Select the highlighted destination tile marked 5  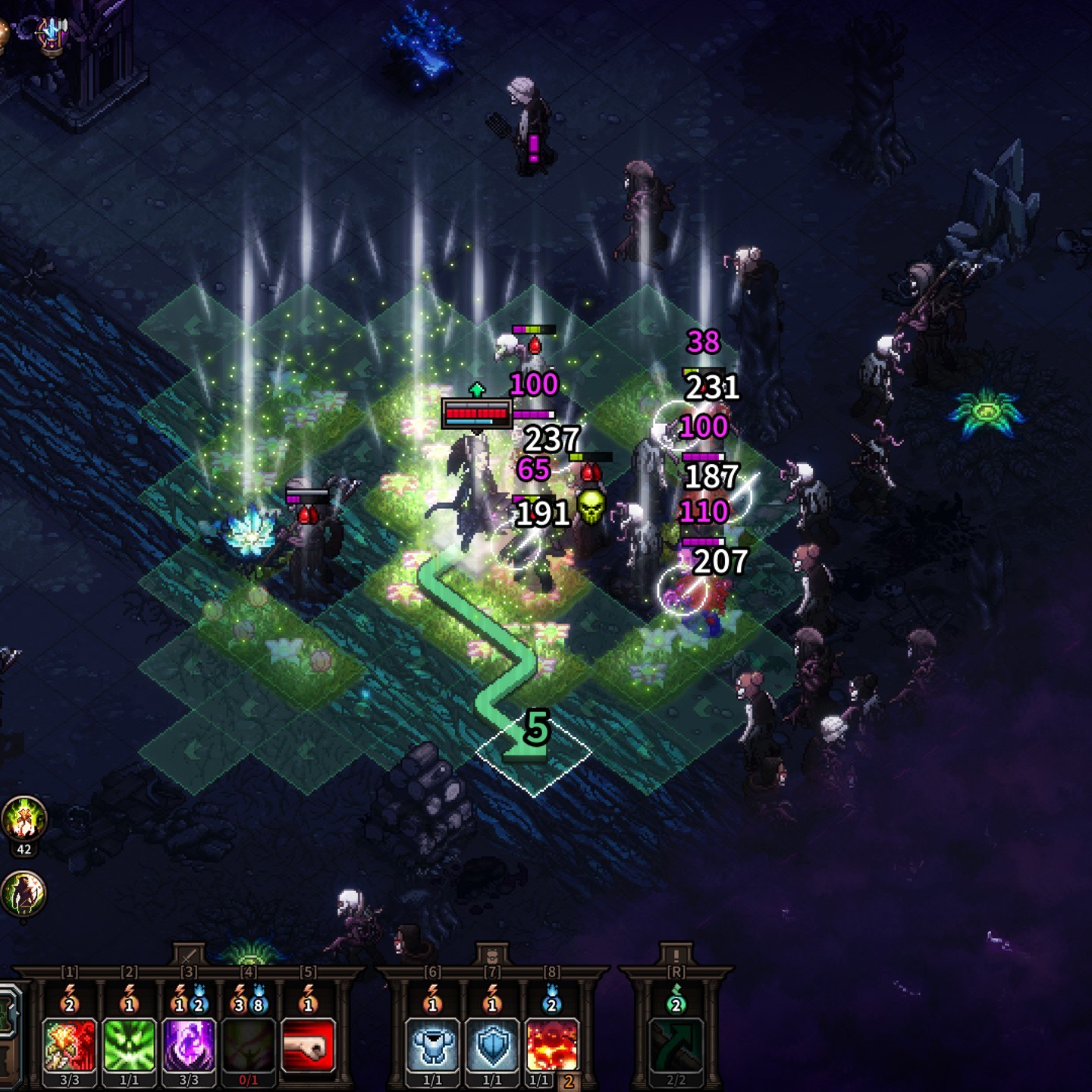point(533,751)
